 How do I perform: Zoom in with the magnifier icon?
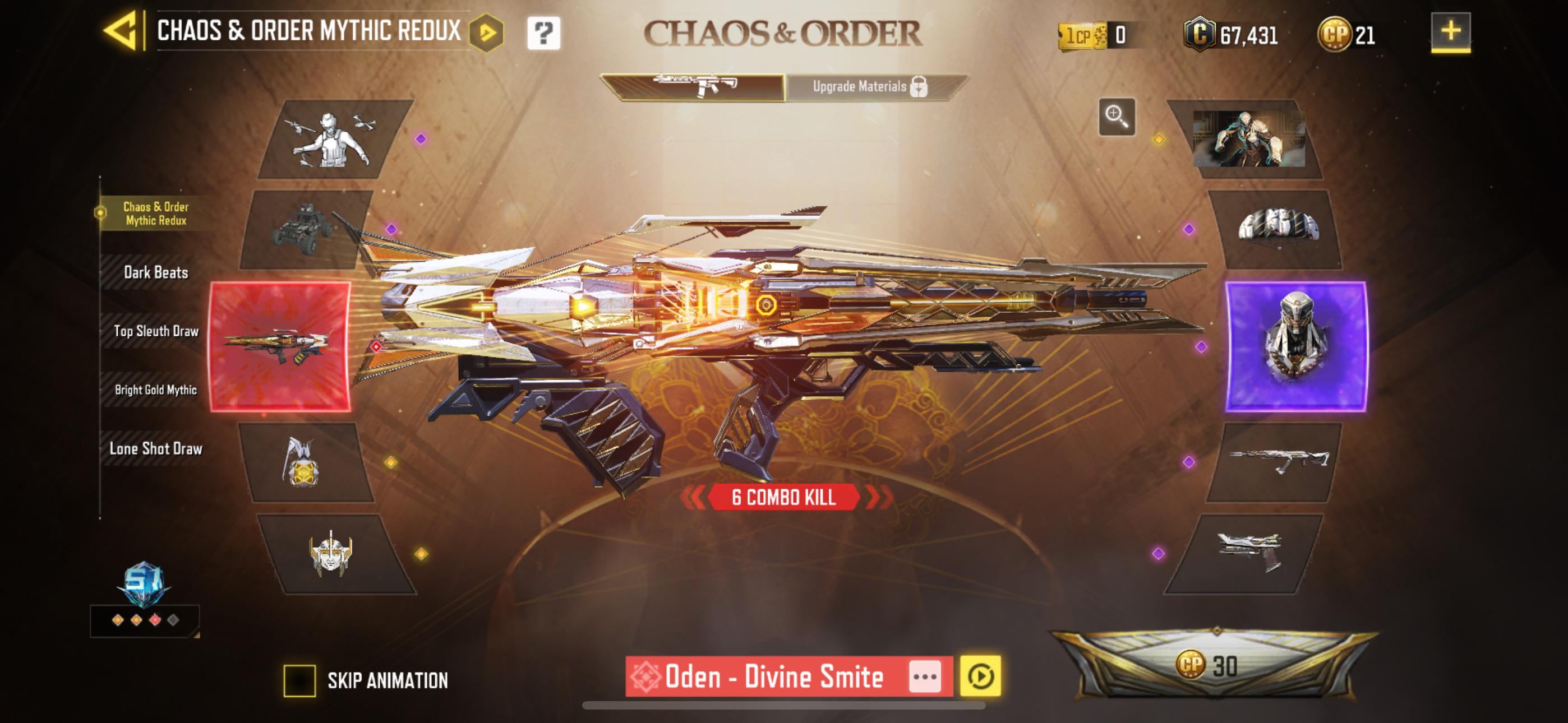[1117, 115]
